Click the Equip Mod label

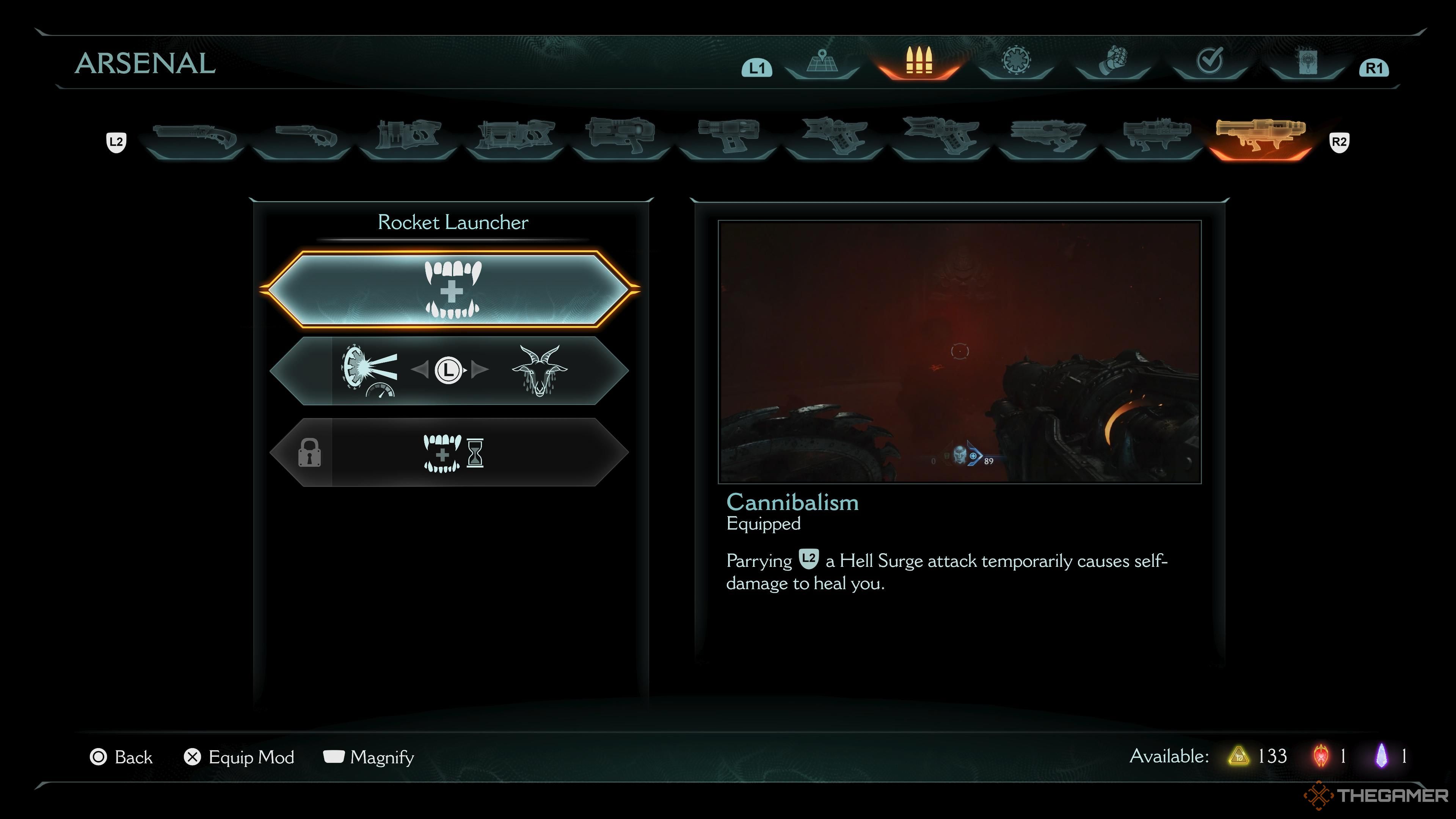coord(251,758)
